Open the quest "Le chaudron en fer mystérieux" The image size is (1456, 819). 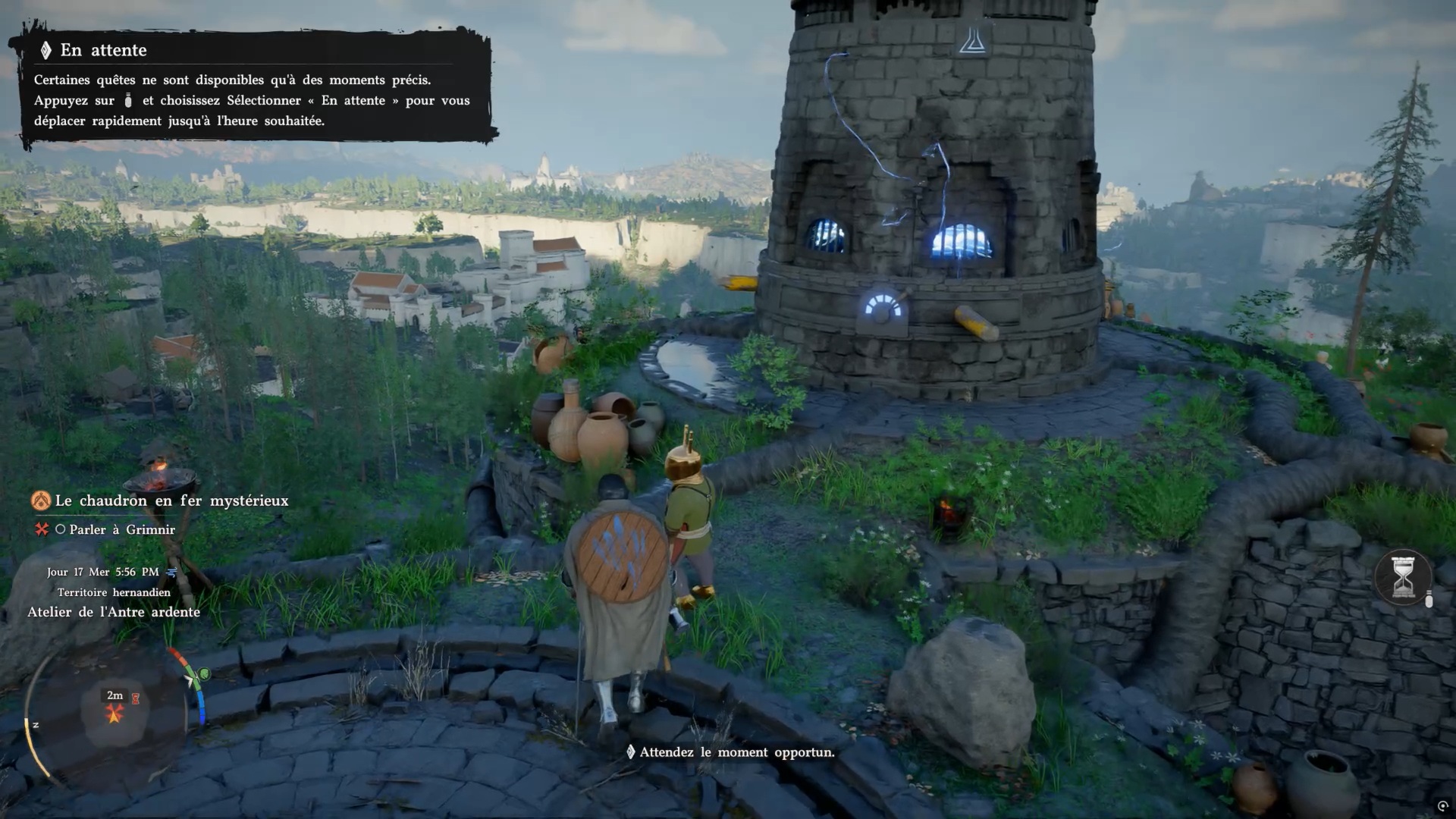pyautogui.click(x=171, y=500)
